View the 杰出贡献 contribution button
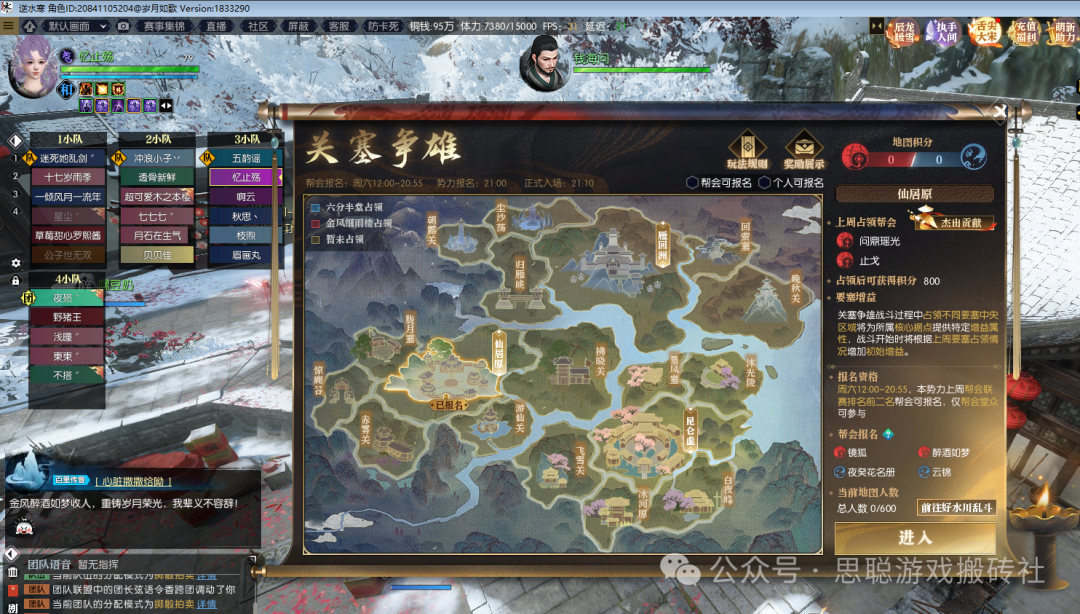This screenshot has height=614, width=1080. click(x=950, y=220)
